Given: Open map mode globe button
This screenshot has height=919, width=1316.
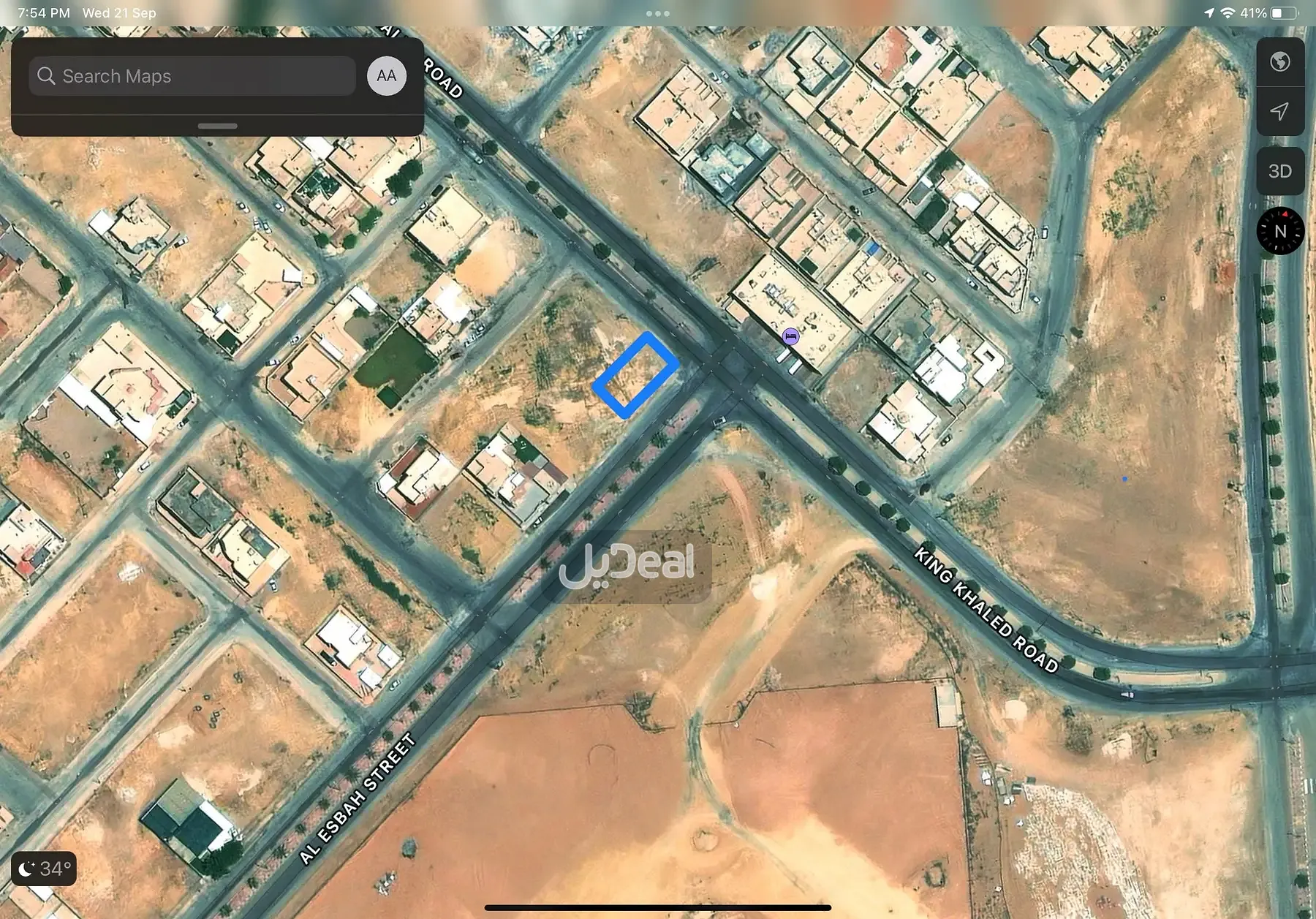Looking at the screenshot, I should [x=1279, y=62].
